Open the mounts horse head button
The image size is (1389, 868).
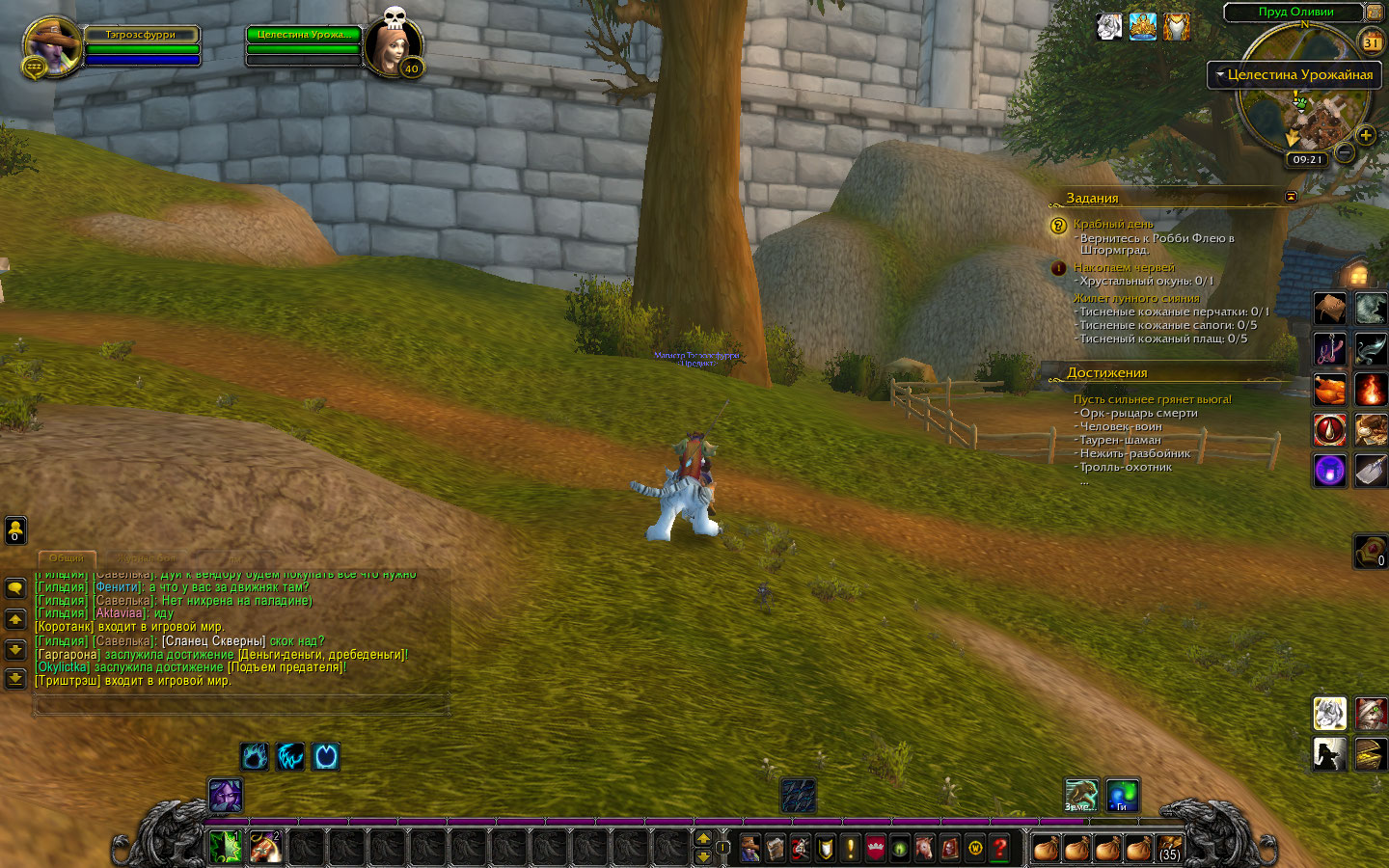tap(925, 848)
